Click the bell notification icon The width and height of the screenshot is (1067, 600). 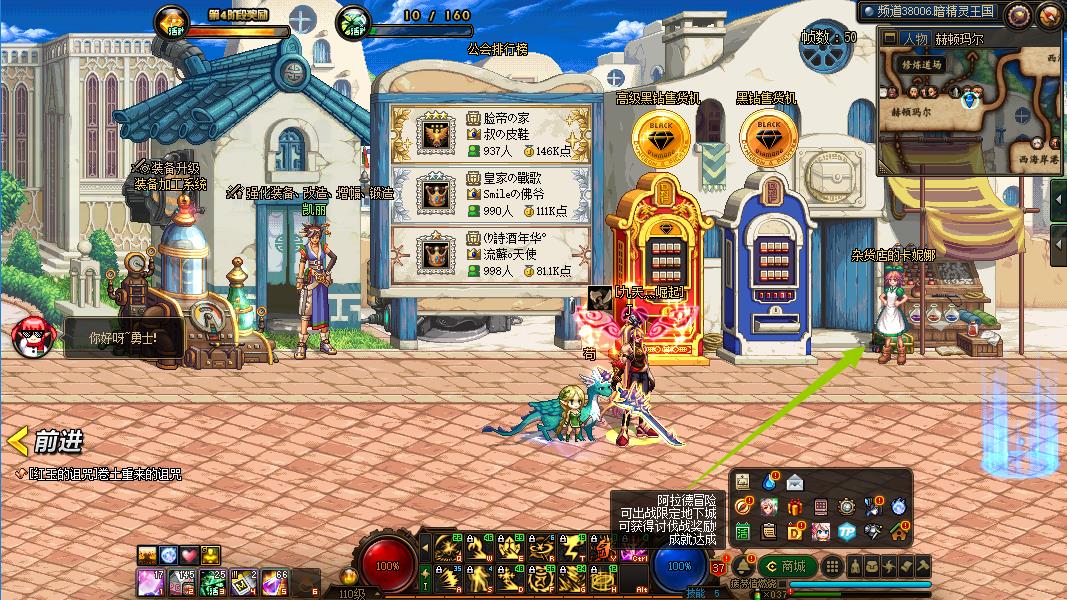tap(743, 567)
